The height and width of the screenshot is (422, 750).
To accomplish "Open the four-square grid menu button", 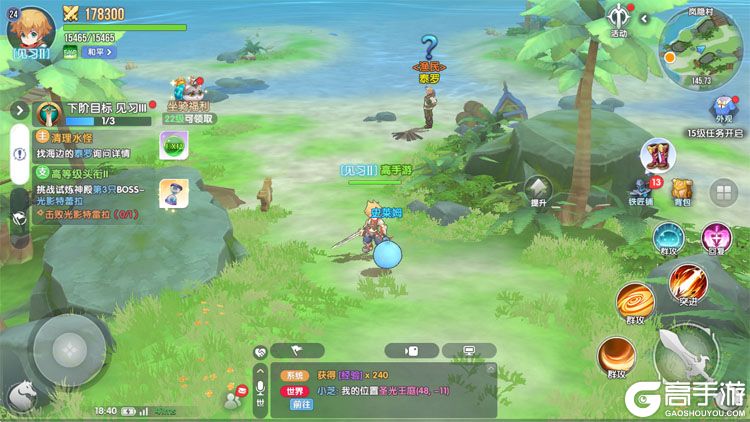I will tap(723, 192).
